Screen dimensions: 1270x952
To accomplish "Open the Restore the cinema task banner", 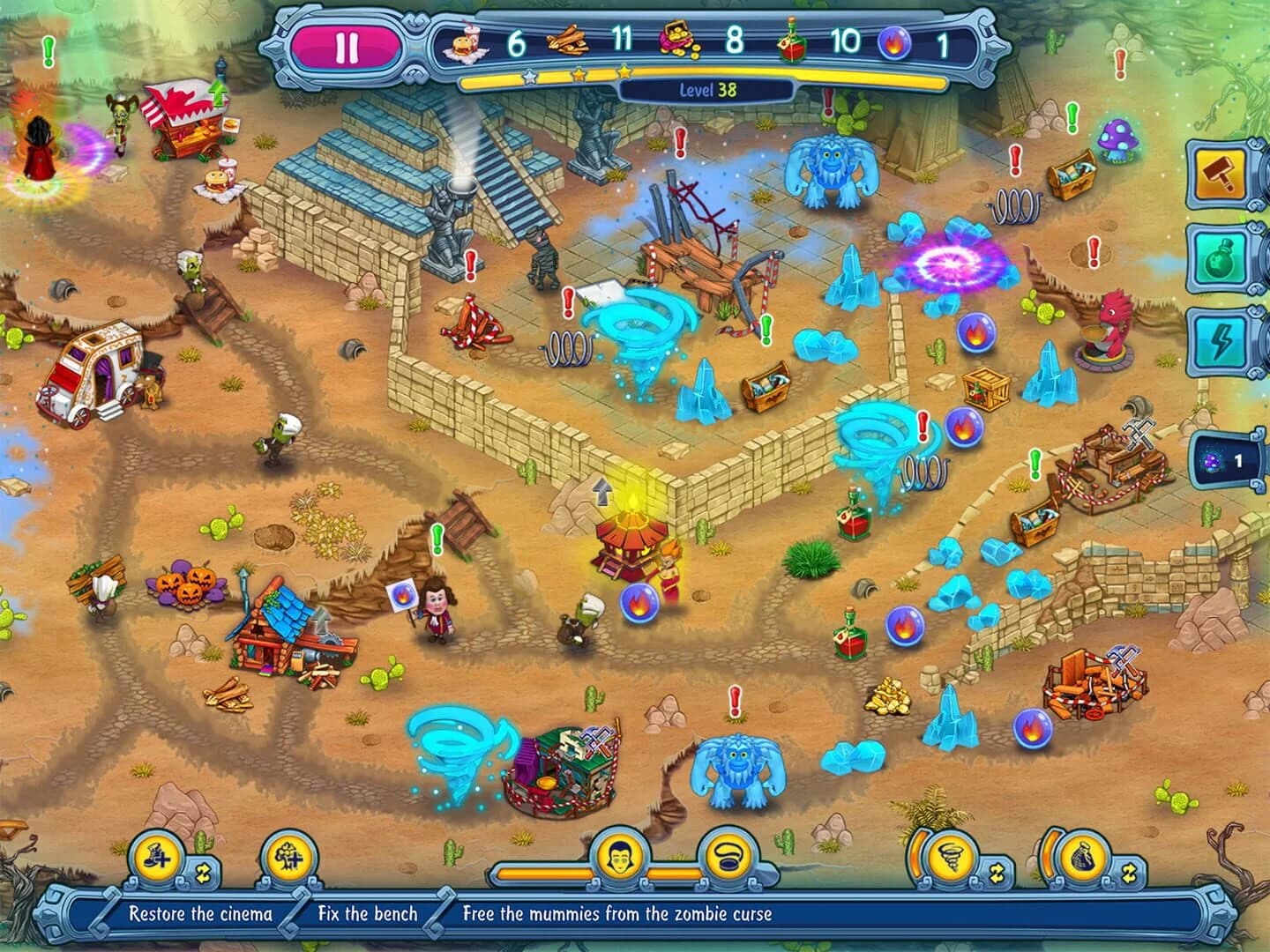I will [x=201, y=914].
